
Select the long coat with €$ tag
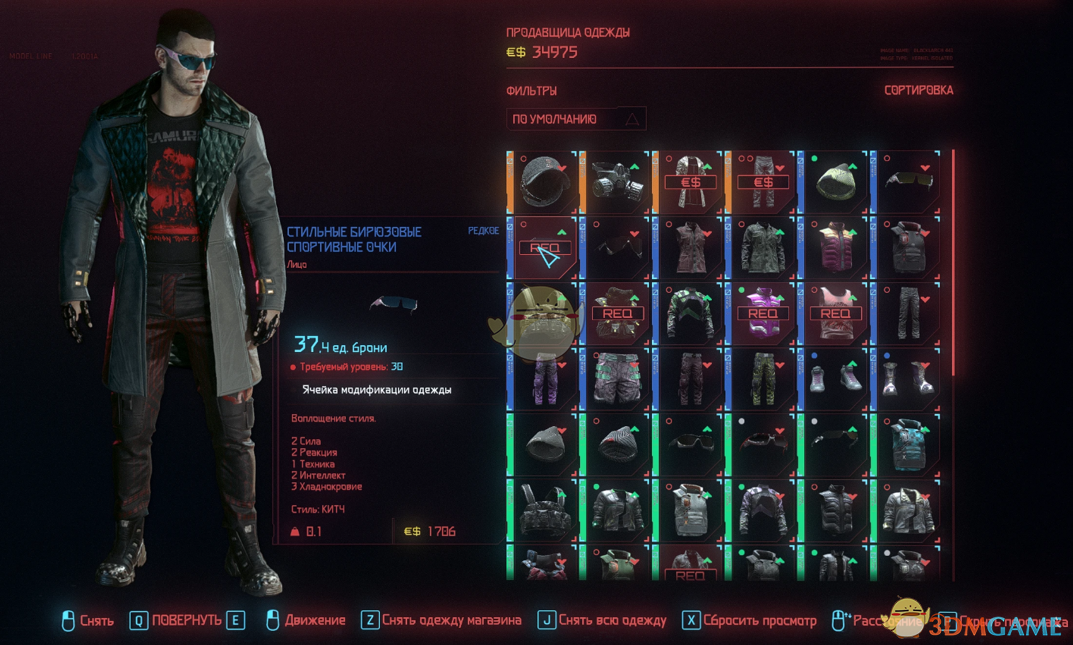(690, 181)
